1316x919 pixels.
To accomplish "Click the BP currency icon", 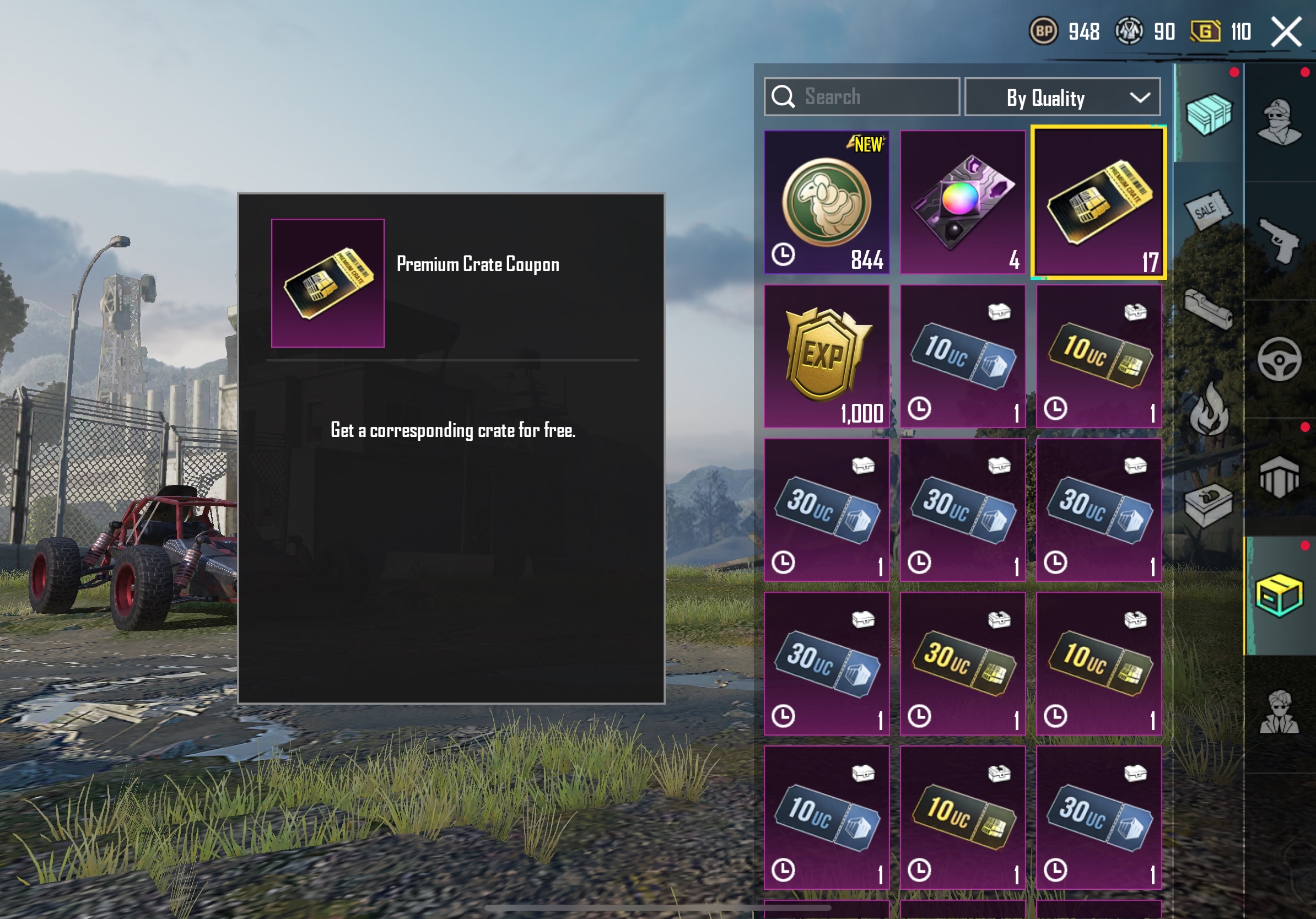I will pos(1044,31).
